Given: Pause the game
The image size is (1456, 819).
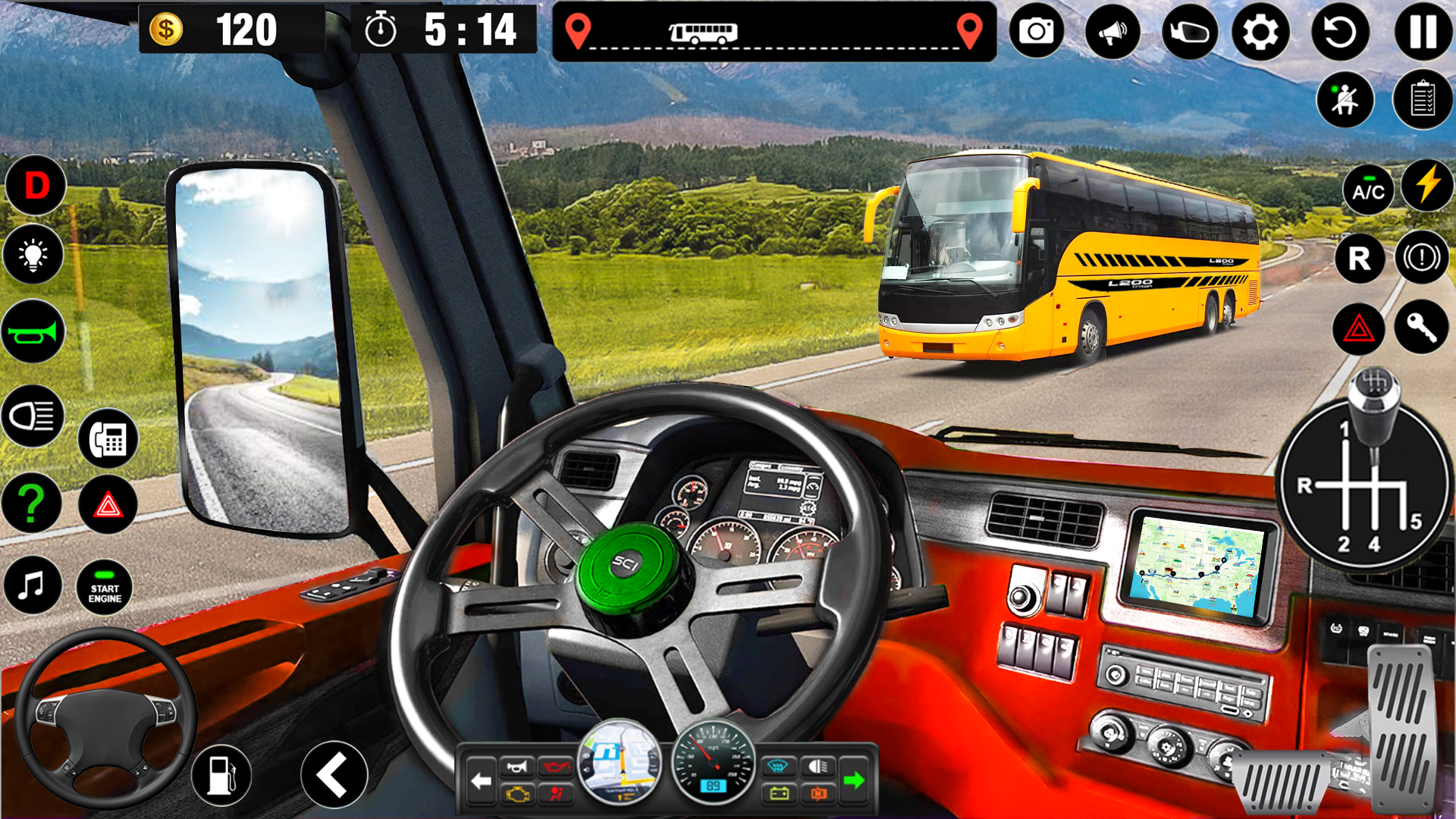Looking at the screenshot, I should click(1423, 32).
